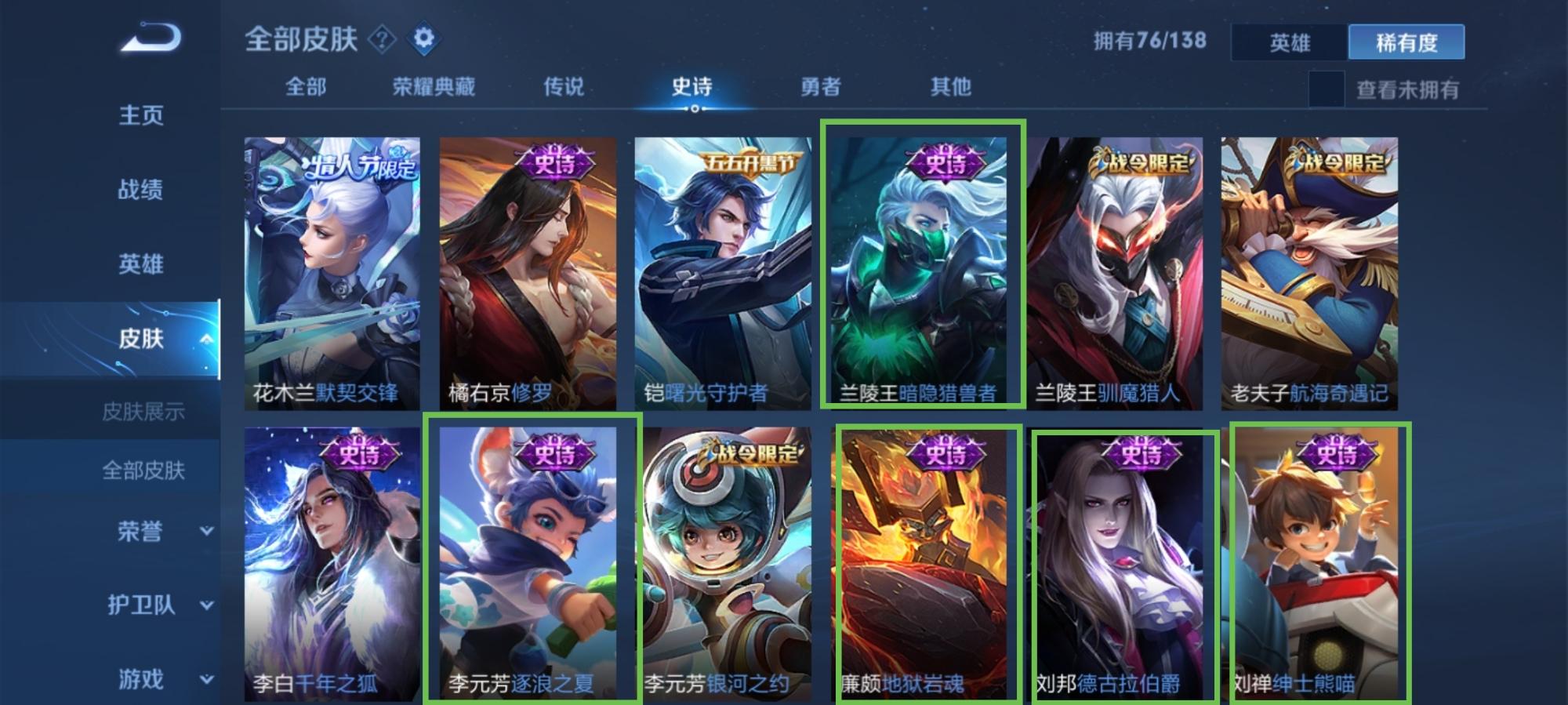Open the 主页 menu entry
The image size is (1568, 705).
(141, 115)
